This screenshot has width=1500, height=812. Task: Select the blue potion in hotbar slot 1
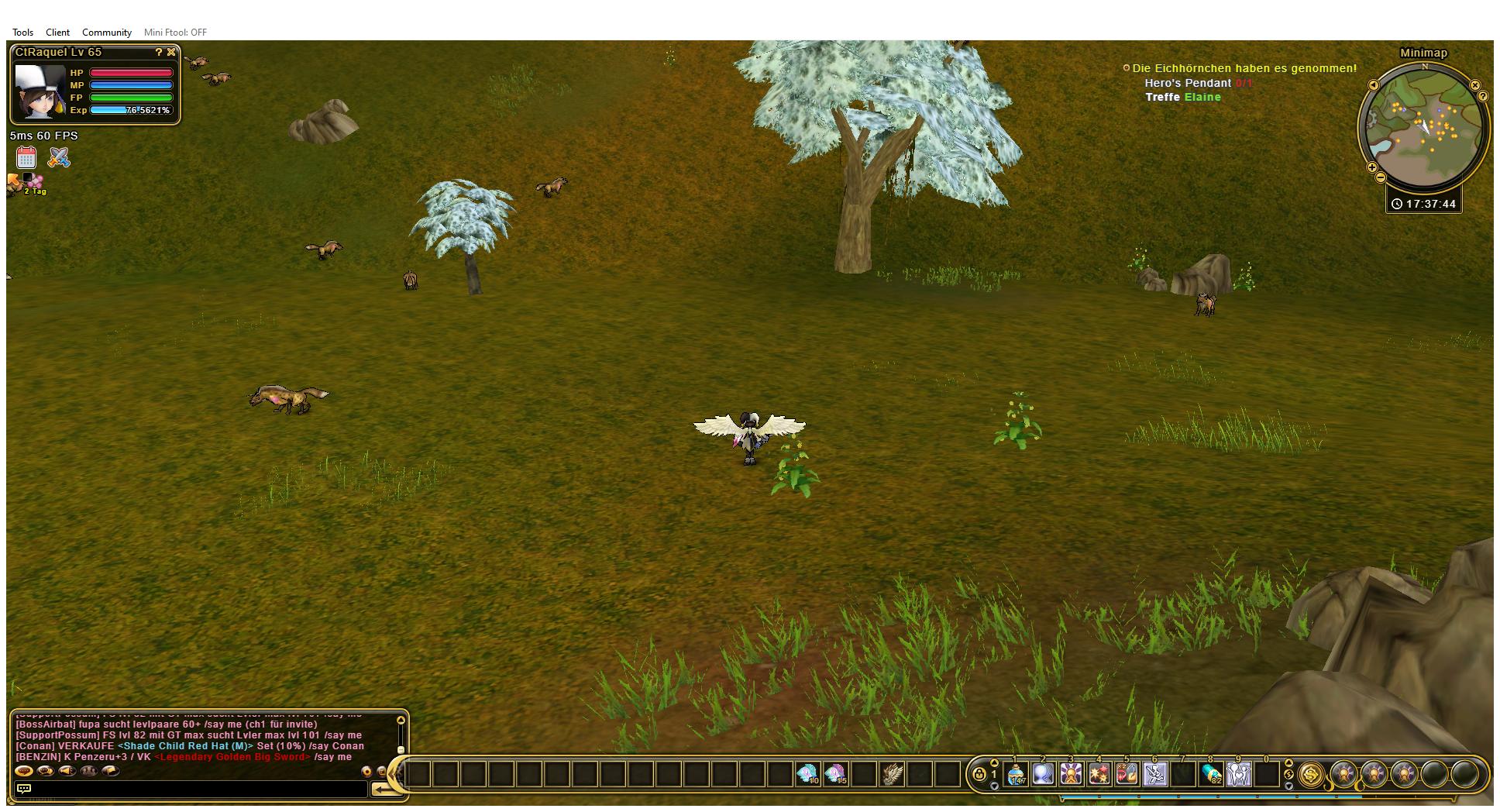(1015, 773)
